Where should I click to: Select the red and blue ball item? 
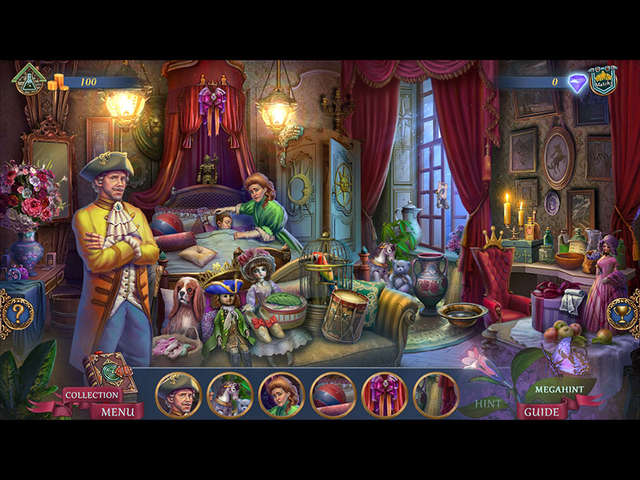333,394
